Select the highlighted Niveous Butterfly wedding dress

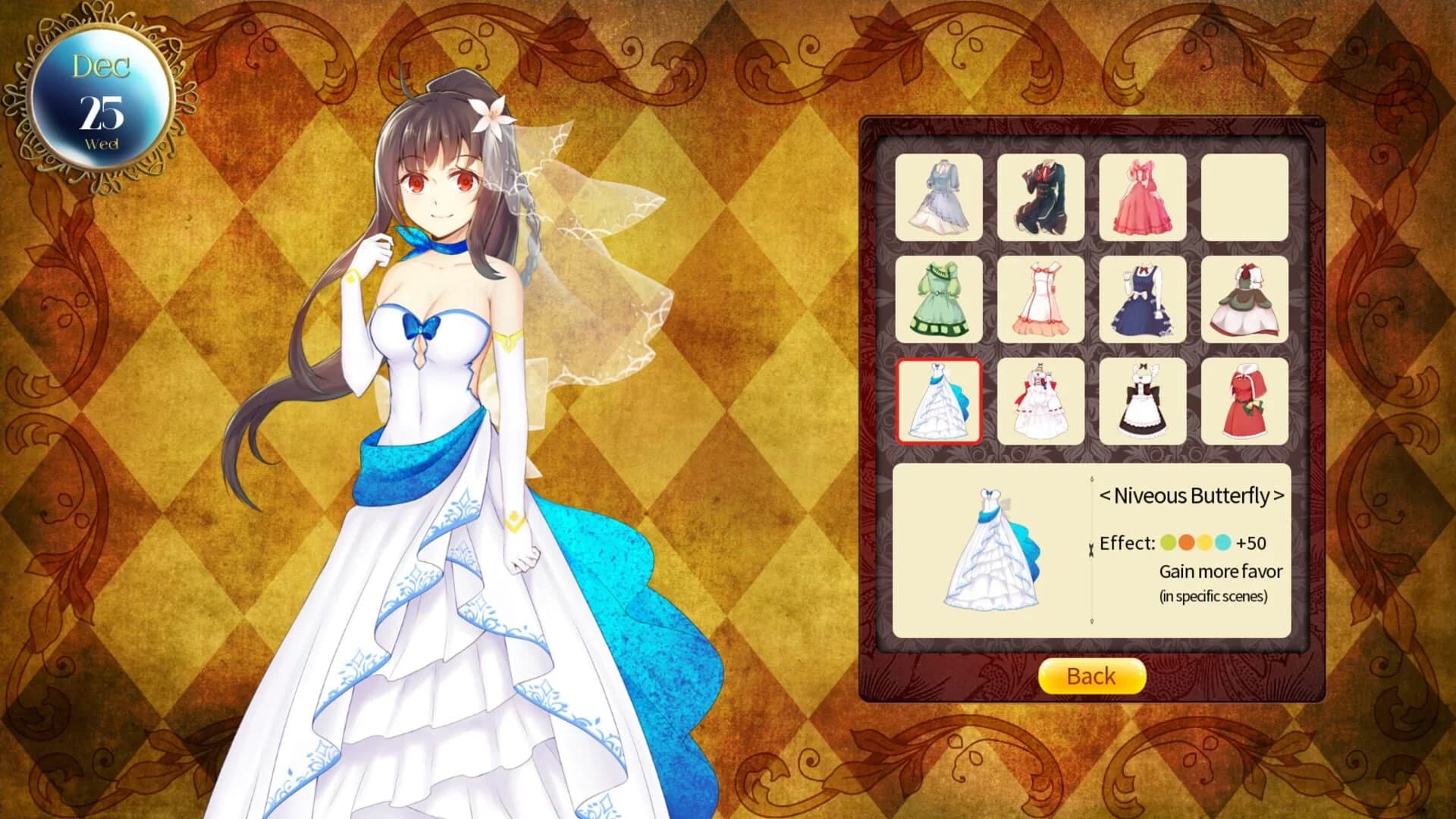[x=939, y=400]
